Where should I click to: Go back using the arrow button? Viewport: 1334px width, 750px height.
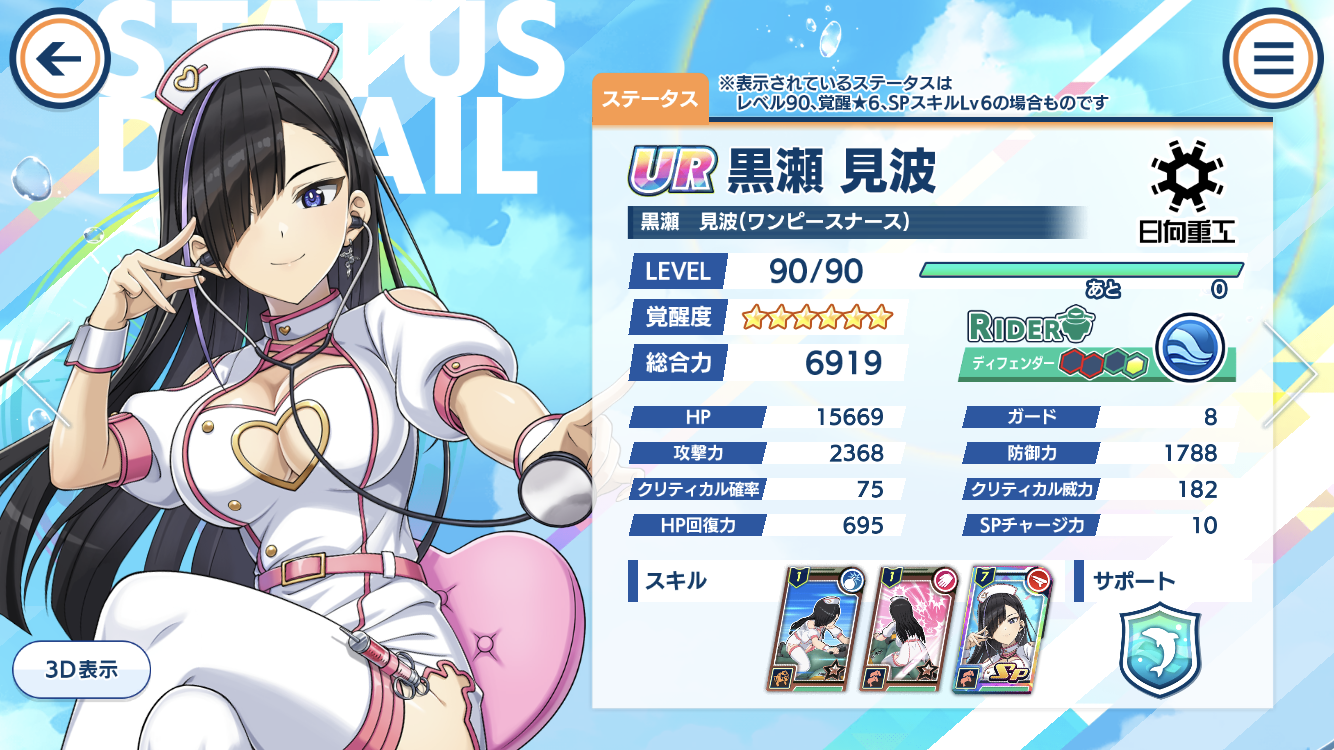tap(59, 59)
